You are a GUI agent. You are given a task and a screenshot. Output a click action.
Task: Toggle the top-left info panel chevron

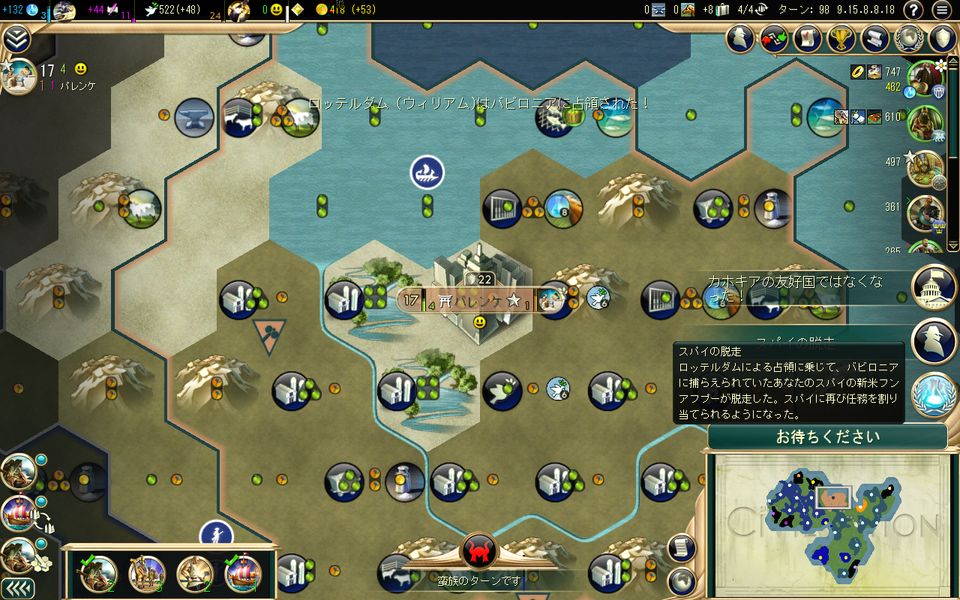tap(15, 38)
